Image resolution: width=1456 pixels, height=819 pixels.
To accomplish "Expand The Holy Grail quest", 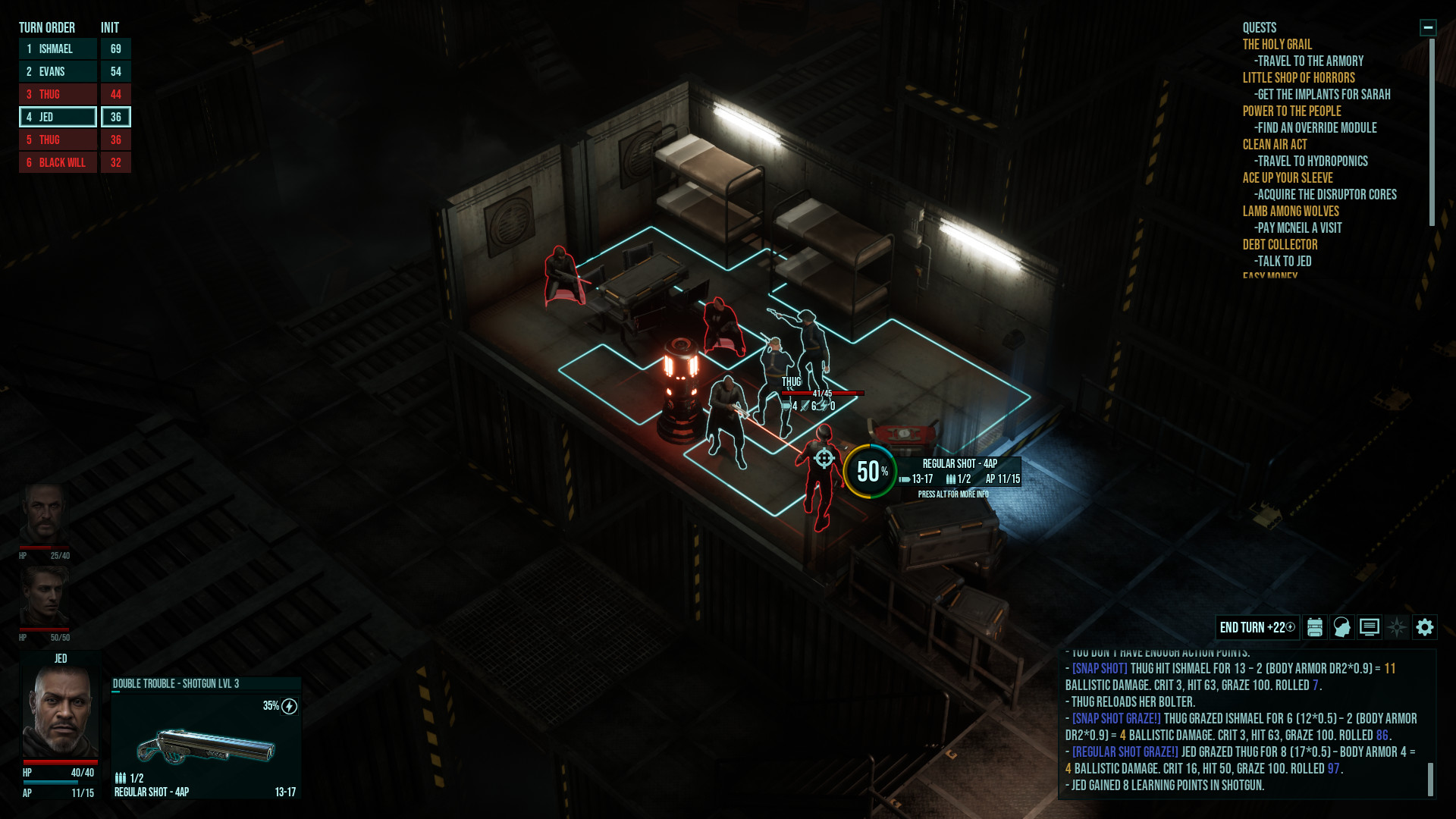I will click(1277, 44).
